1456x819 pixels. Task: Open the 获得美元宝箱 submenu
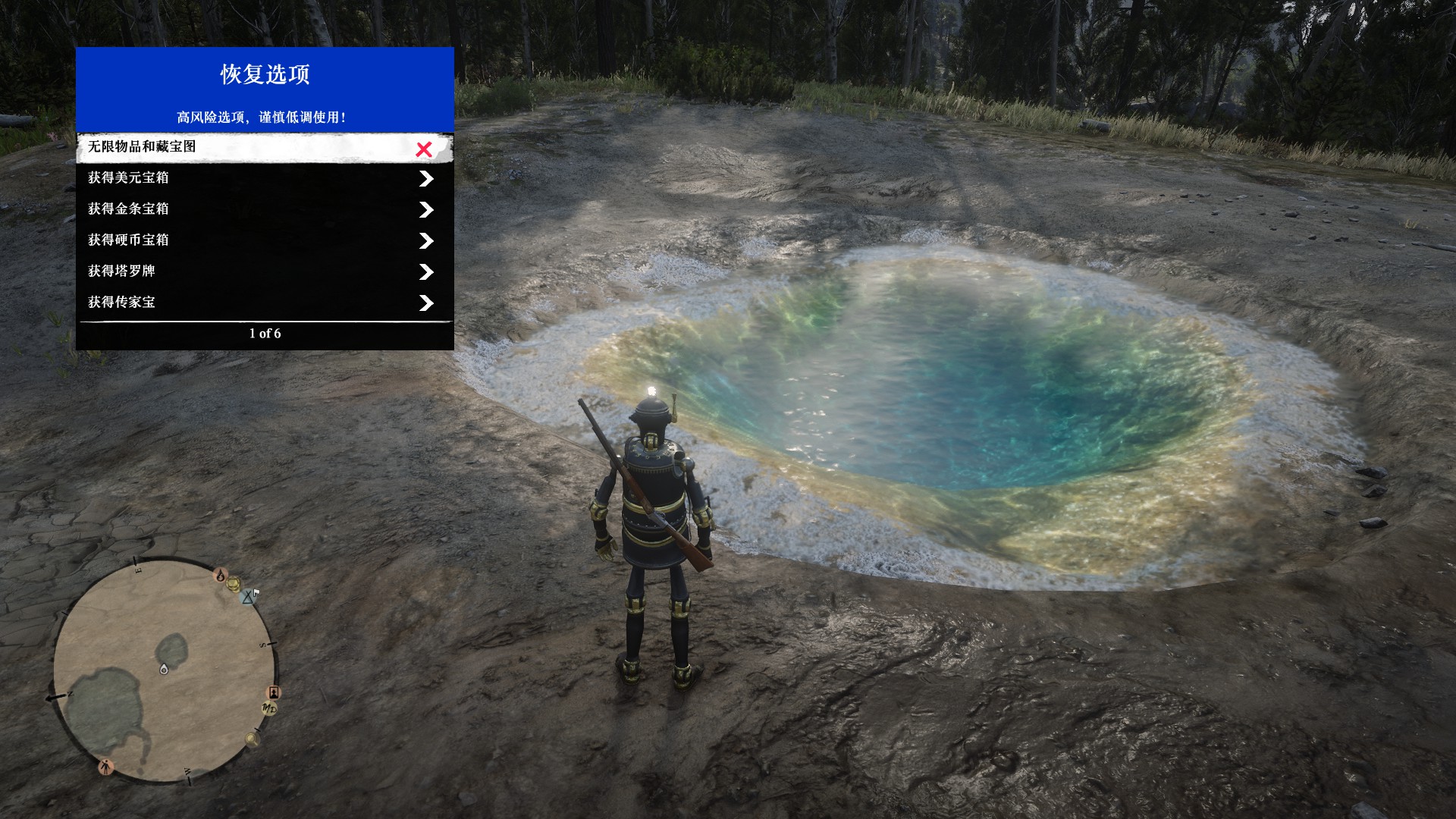265,178
